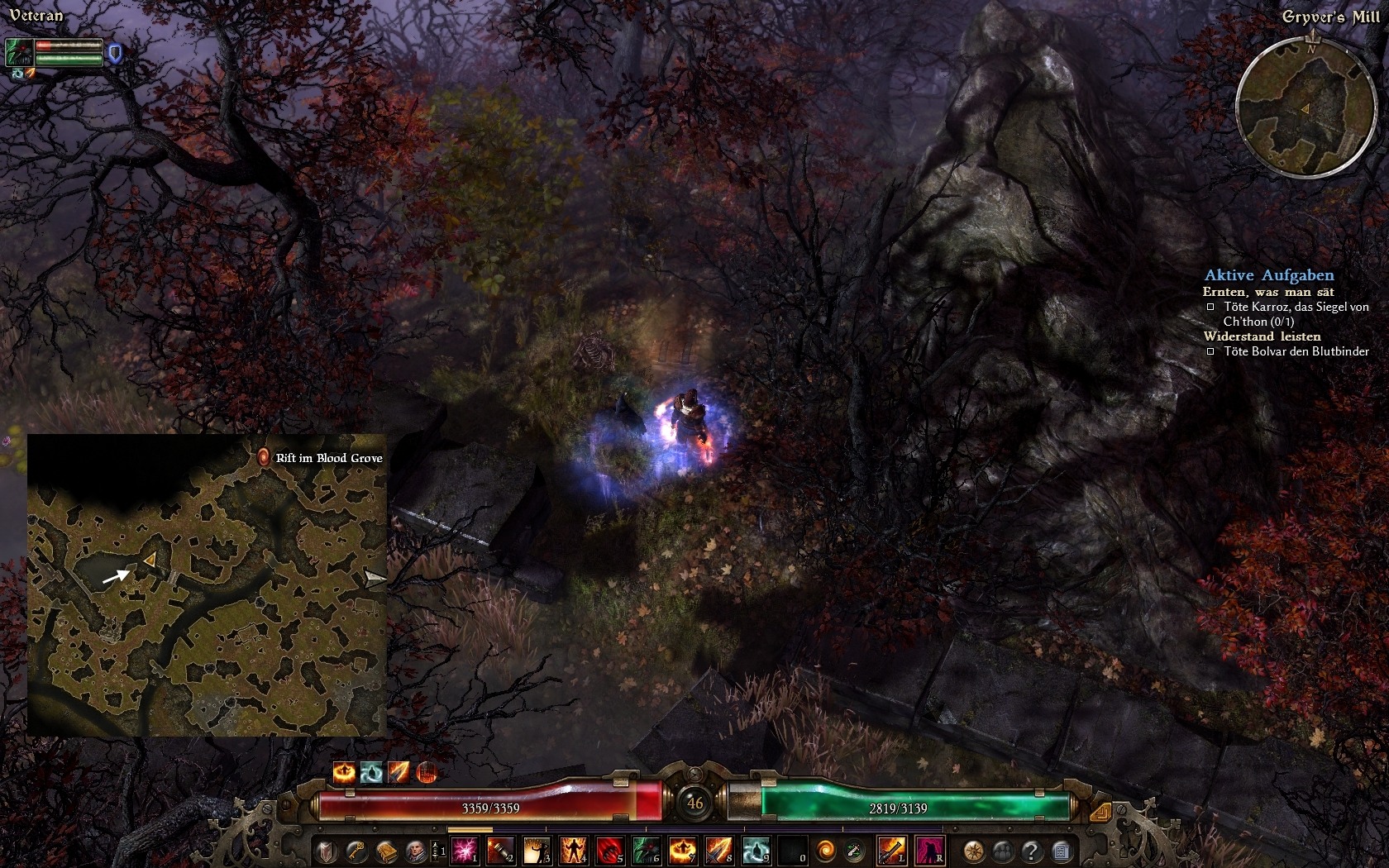This screenshot has height=868, width=1389.
Task: Select the right-mouse magenta figure skill
Action: [929, 850]
